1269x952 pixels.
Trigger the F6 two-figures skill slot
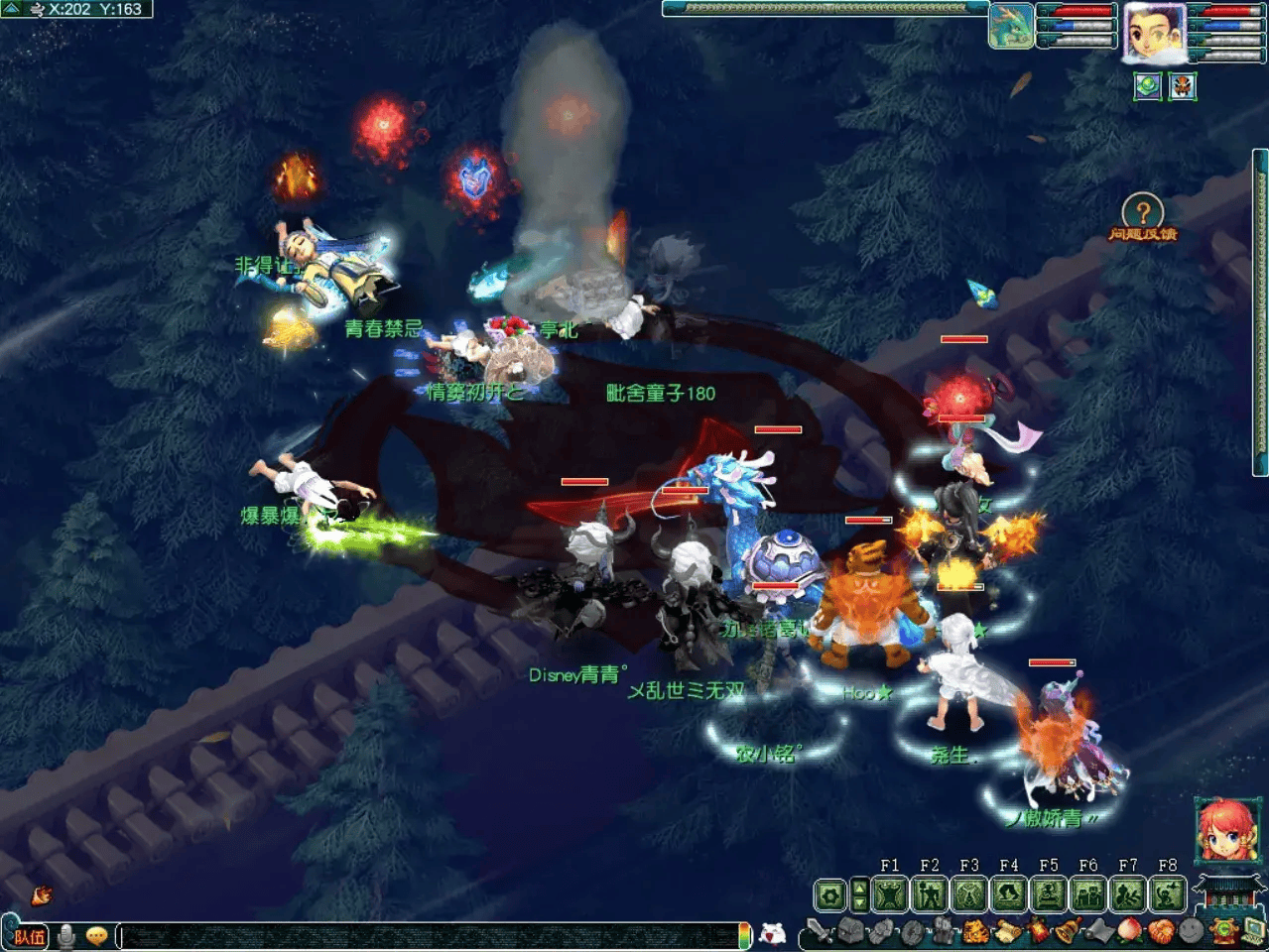point(1088,894)
